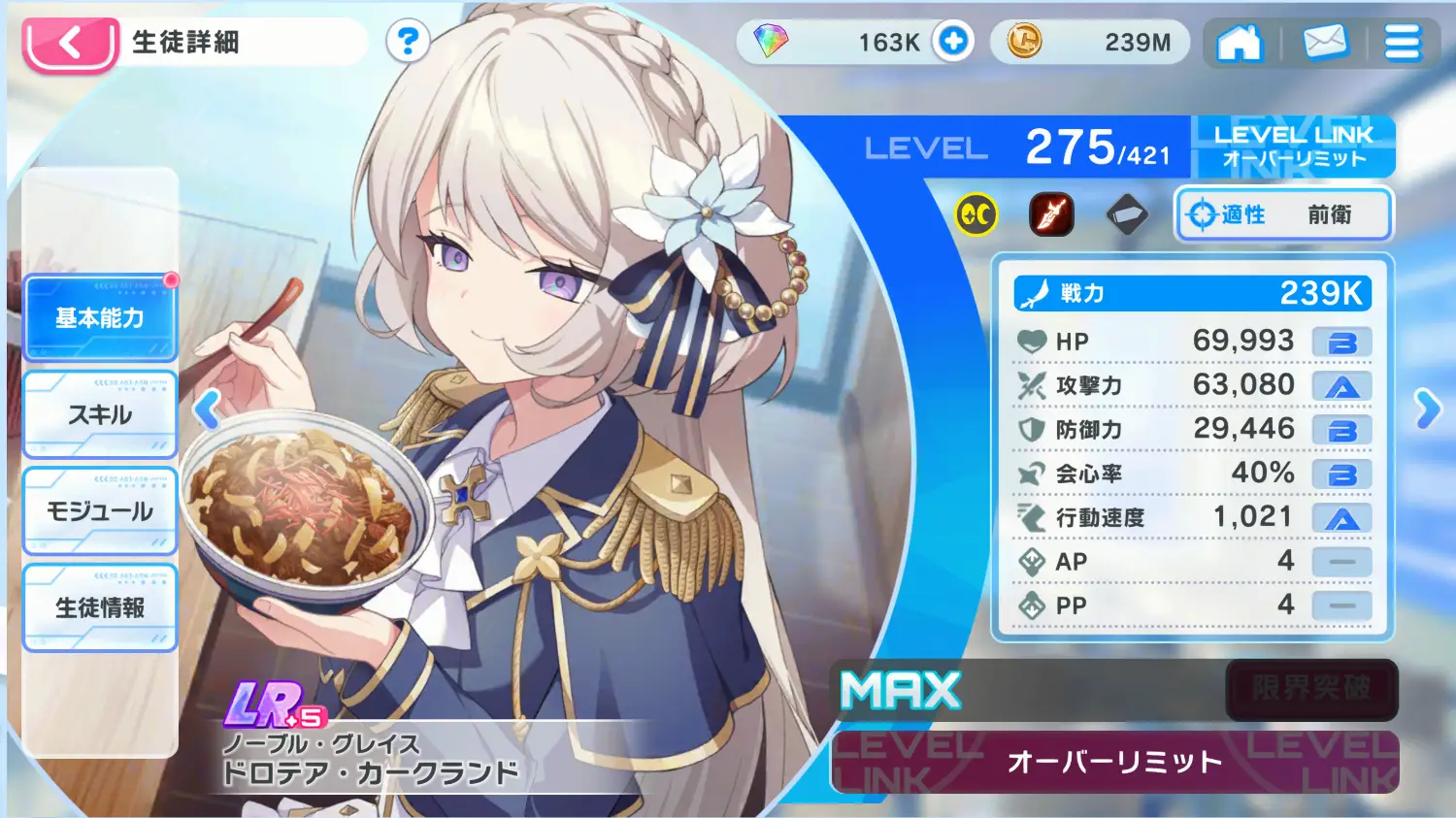The width and height of the screenshot is (1456, 818).
Task: Show the 生徒情報 tab
Action: pyautogui.click(x=100, y=607)
